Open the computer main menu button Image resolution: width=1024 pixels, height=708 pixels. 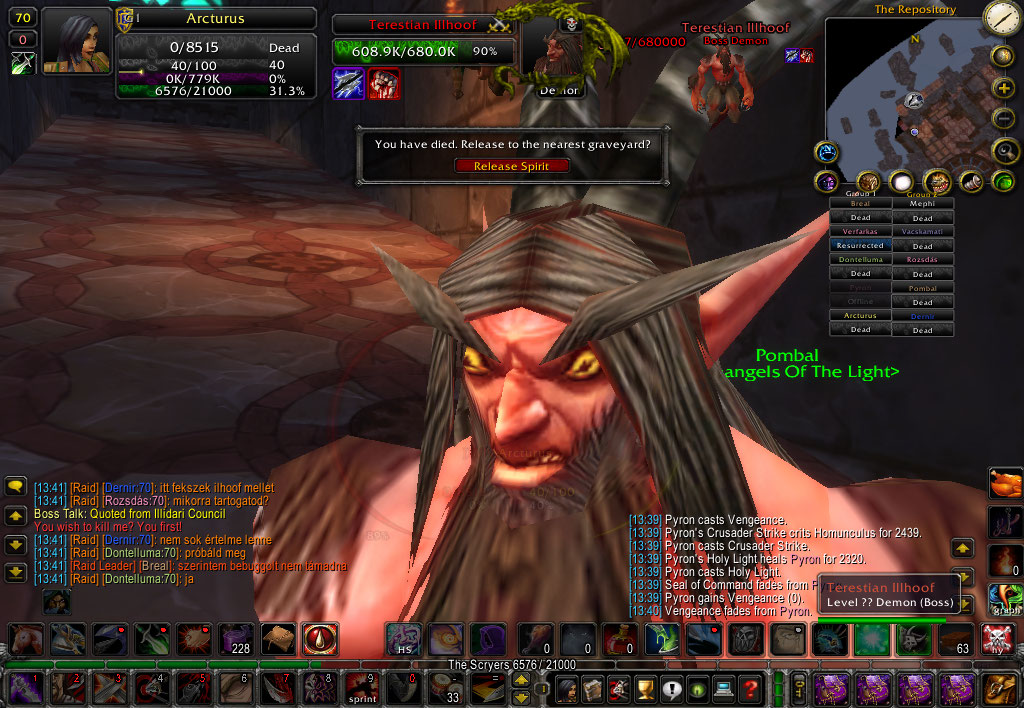724,689
